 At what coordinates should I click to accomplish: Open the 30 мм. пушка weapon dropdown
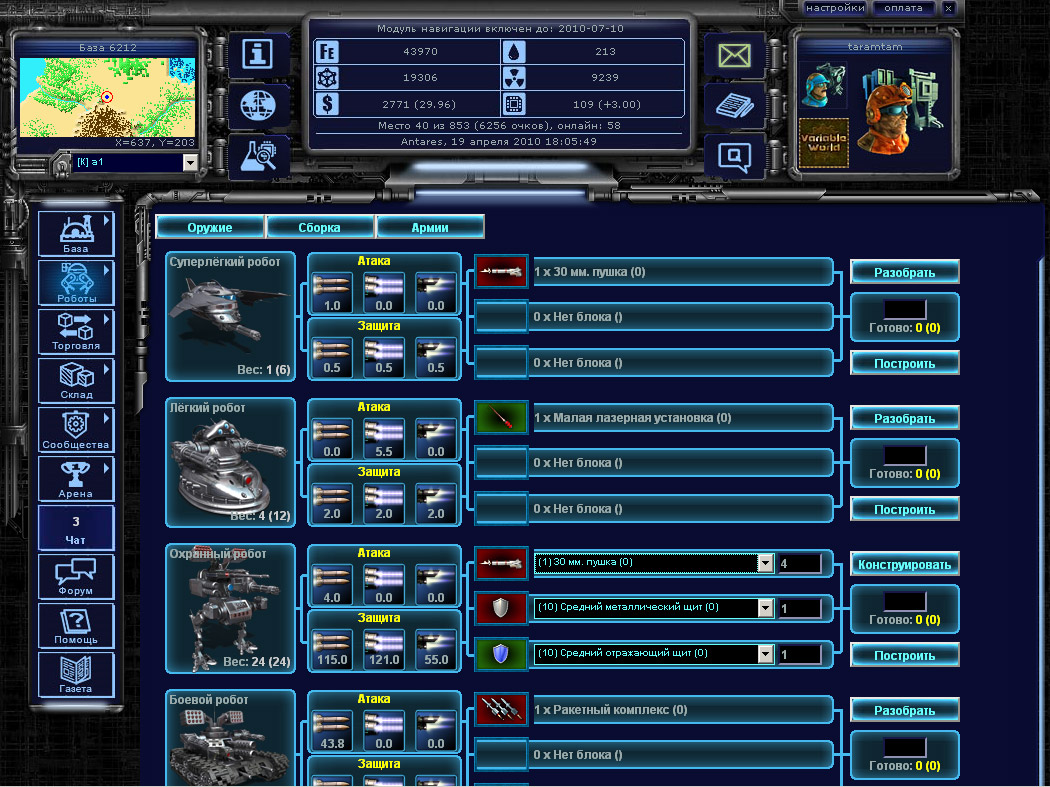point(765,563)
